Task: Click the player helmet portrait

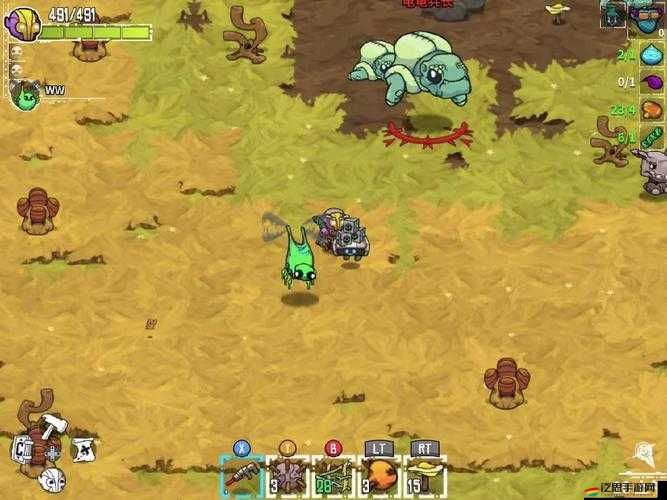Action: pos(24,24)
